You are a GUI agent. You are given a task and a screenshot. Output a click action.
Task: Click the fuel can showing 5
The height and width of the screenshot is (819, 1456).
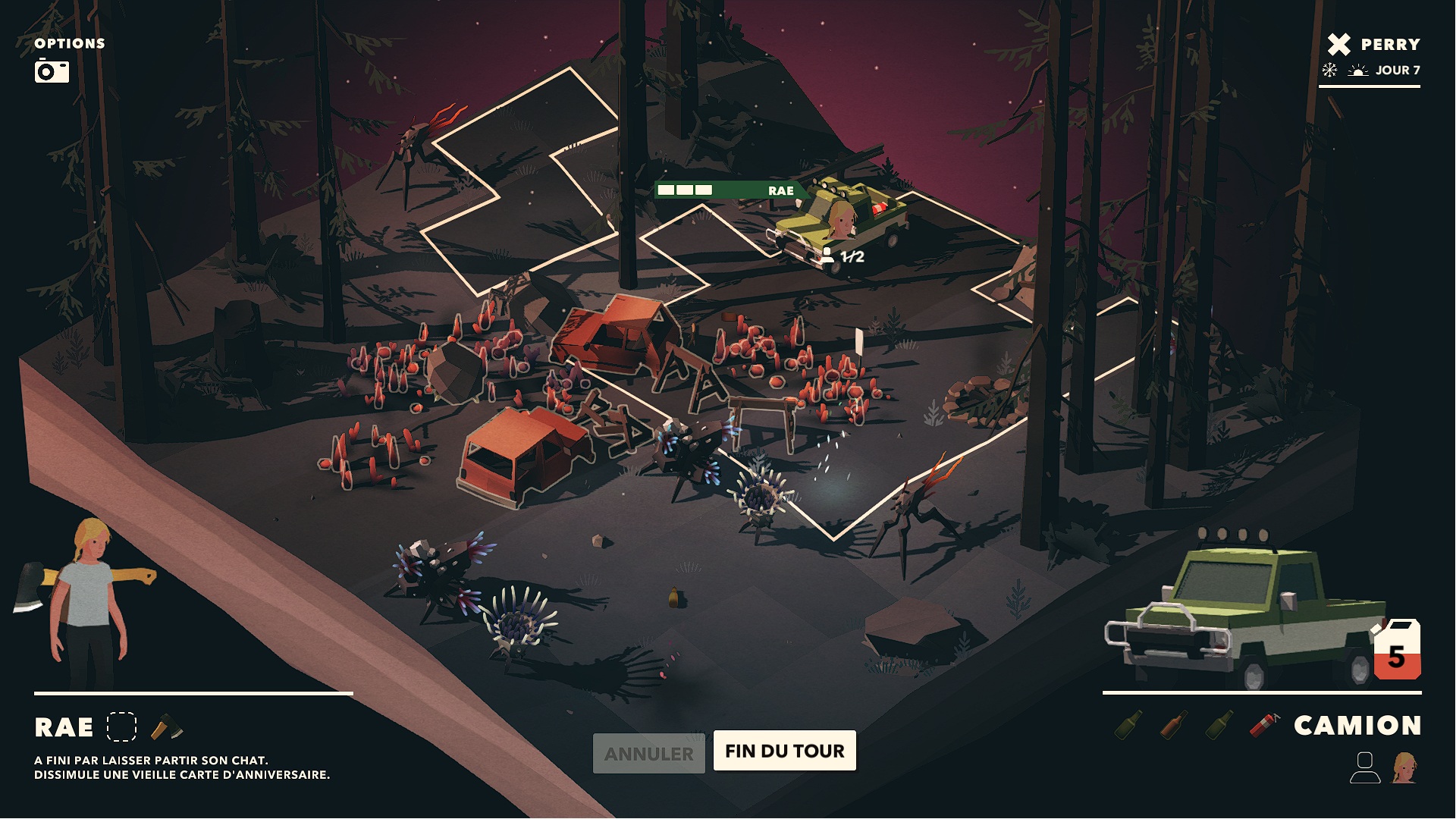(1397, 651)
